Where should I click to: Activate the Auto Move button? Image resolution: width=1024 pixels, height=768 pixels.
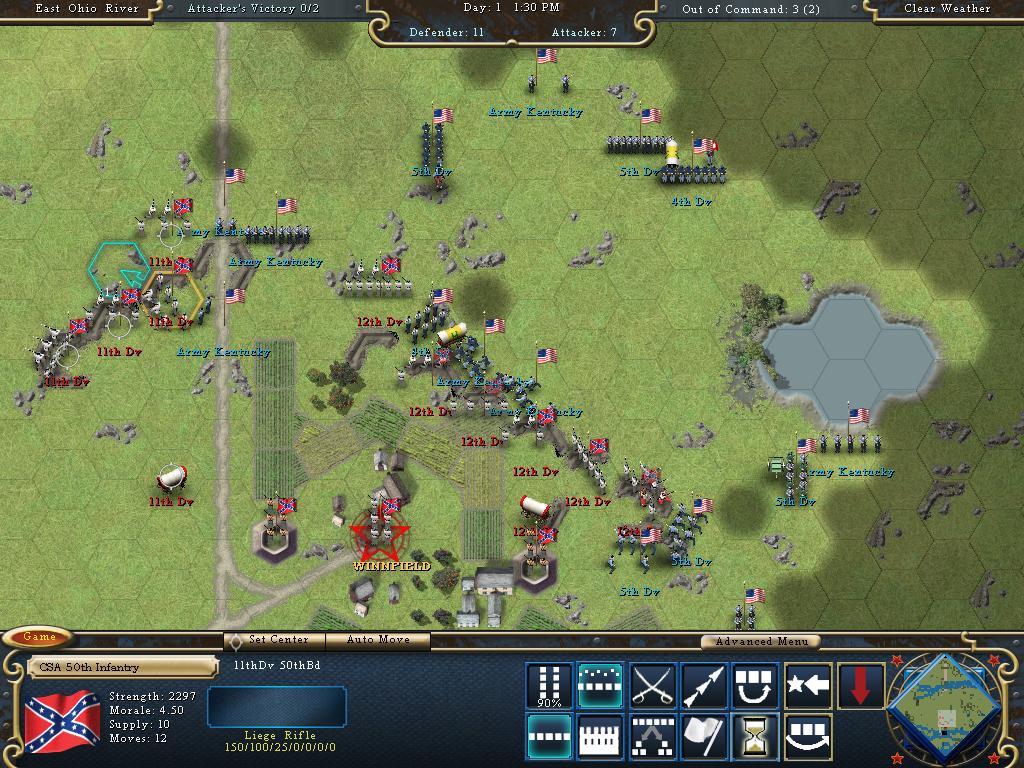click(x=379, y=640)
